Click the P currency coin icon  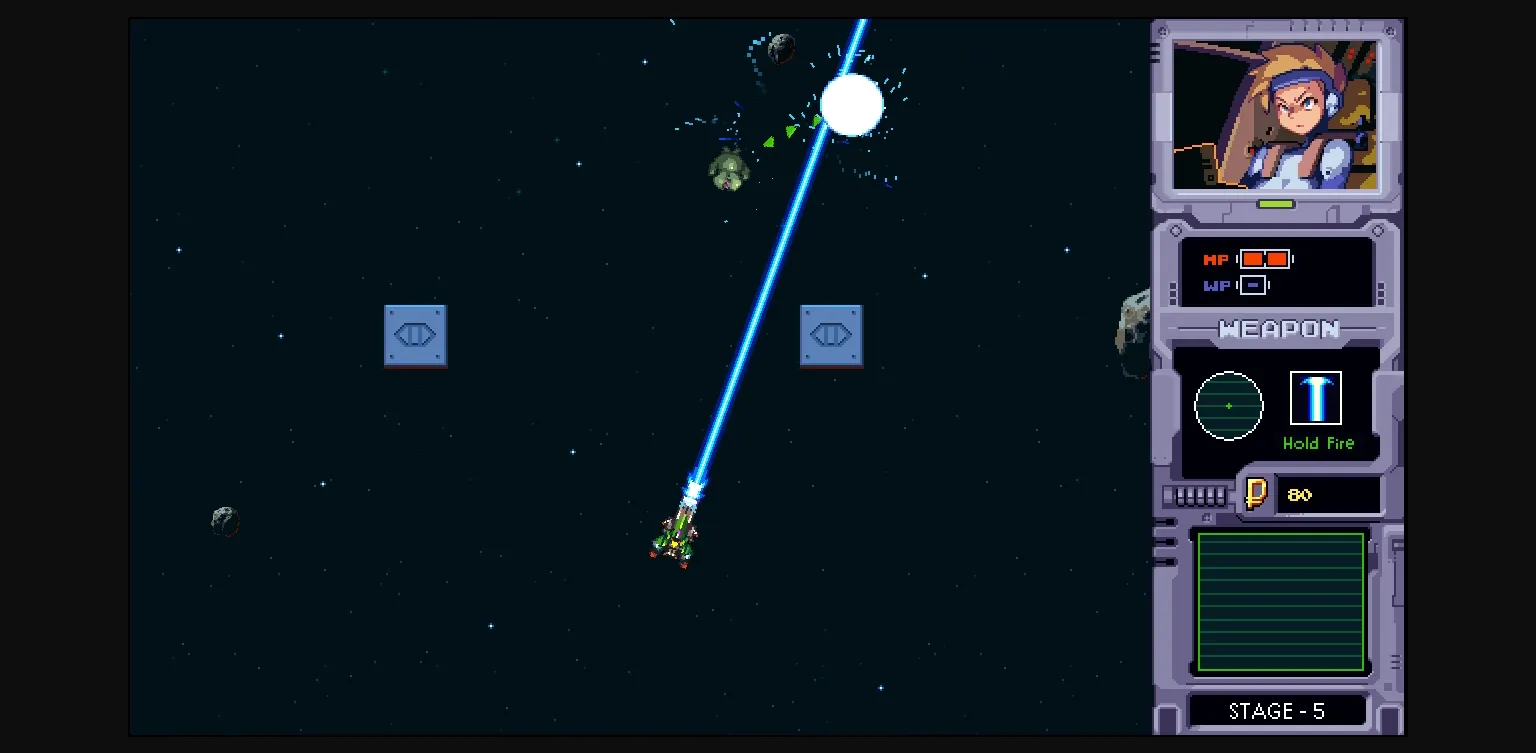pyautogui.click(x=1258, y=493)
